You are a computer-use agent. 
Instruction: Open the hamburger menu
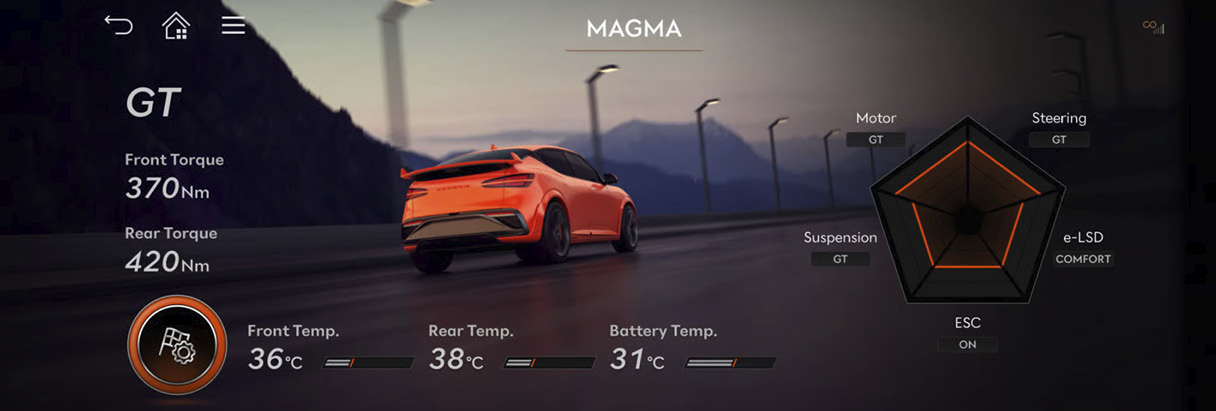(x=233, y=26)
